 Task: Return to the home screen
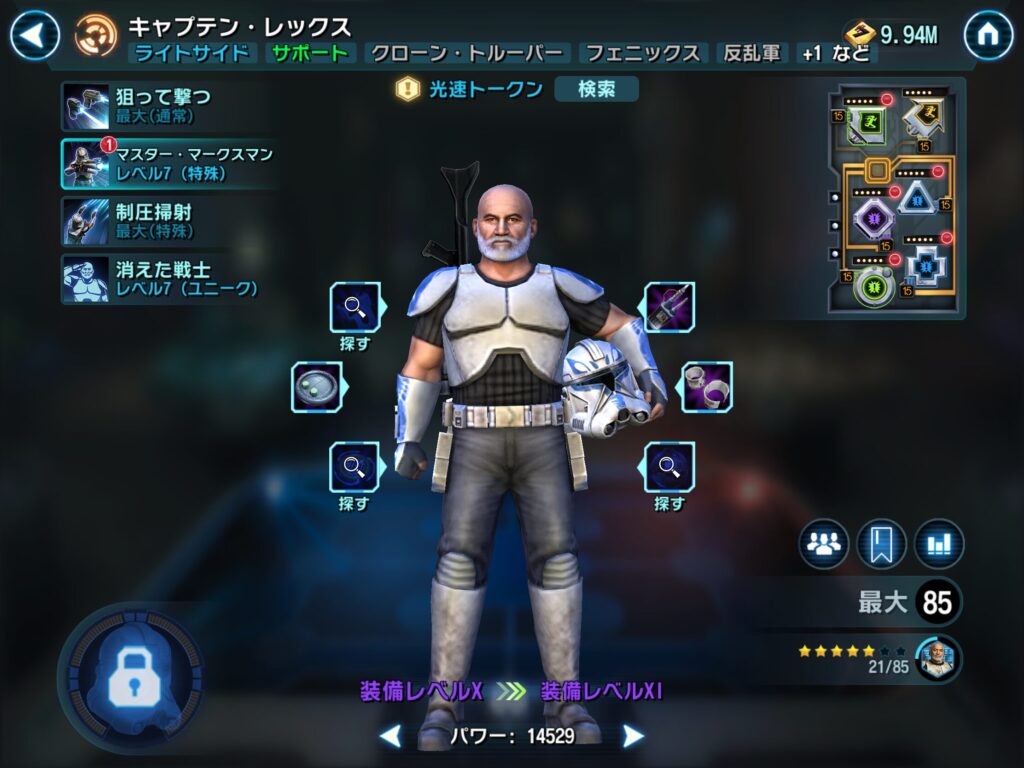pos(988,35)
